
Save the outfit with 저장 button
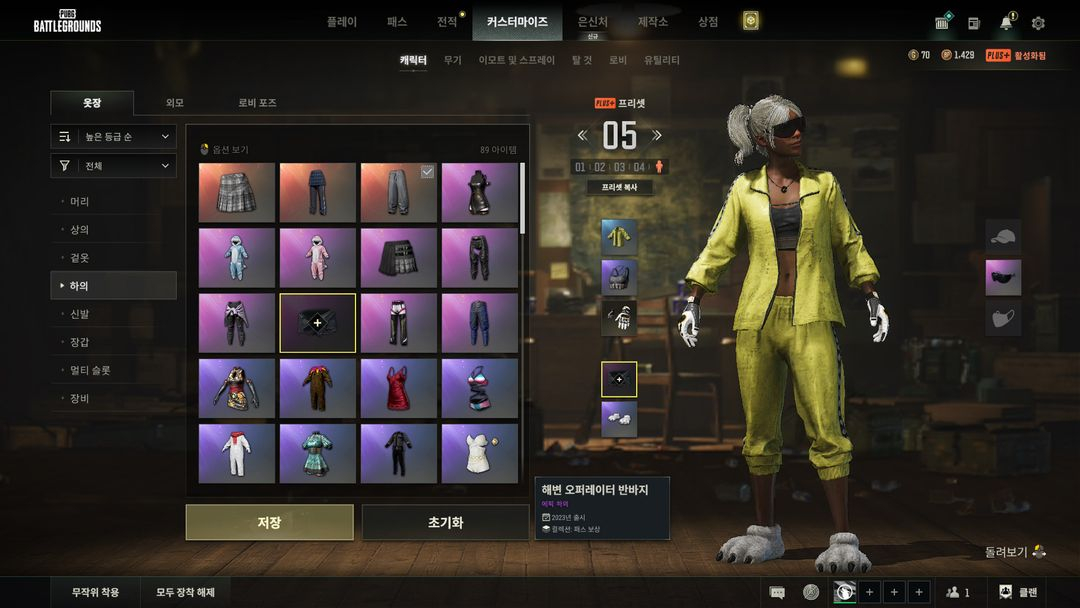[x=269, y=522]
